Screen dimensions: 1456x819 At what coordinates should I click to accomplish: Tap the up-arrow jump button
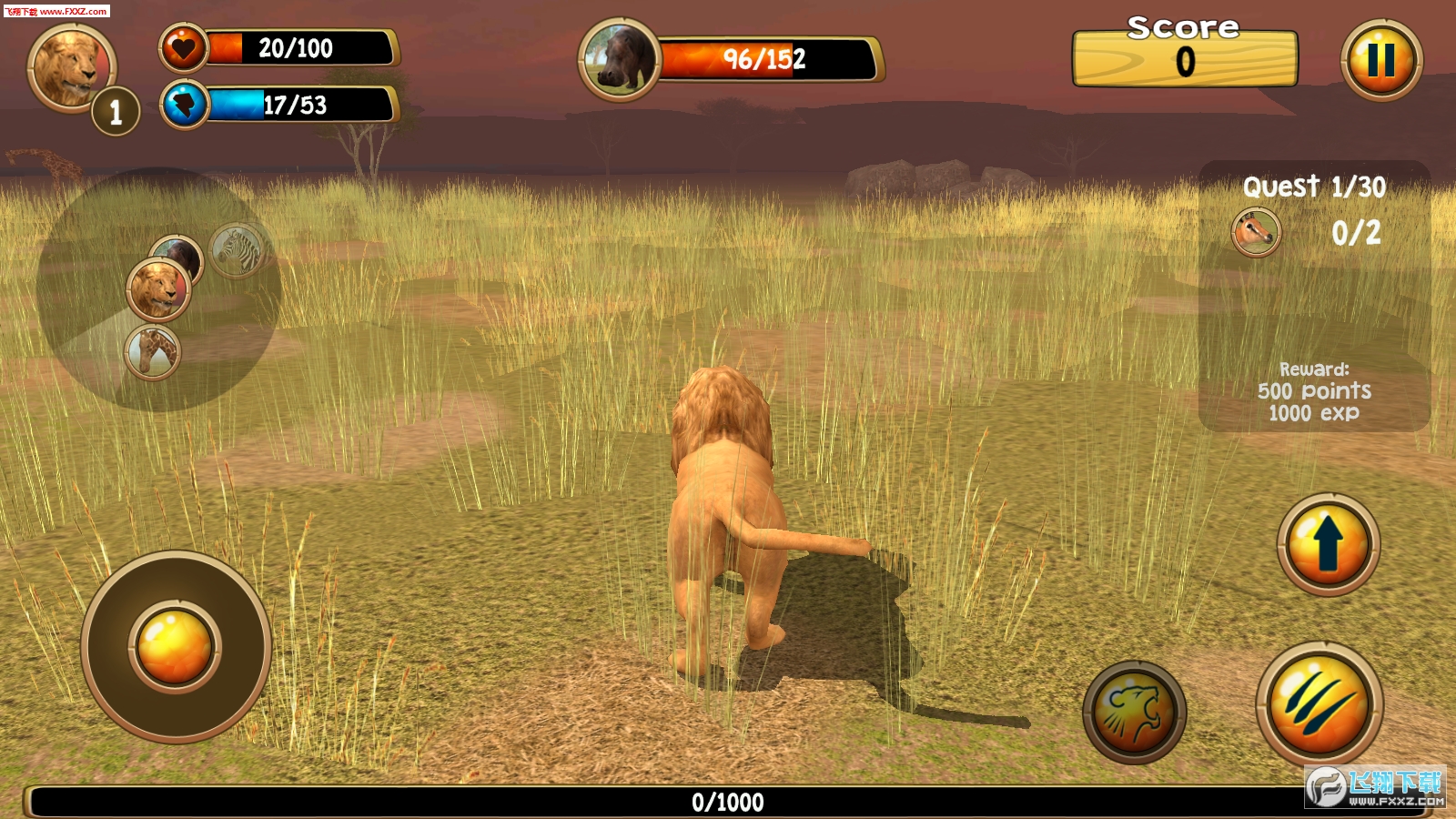tap(1328, 544)
